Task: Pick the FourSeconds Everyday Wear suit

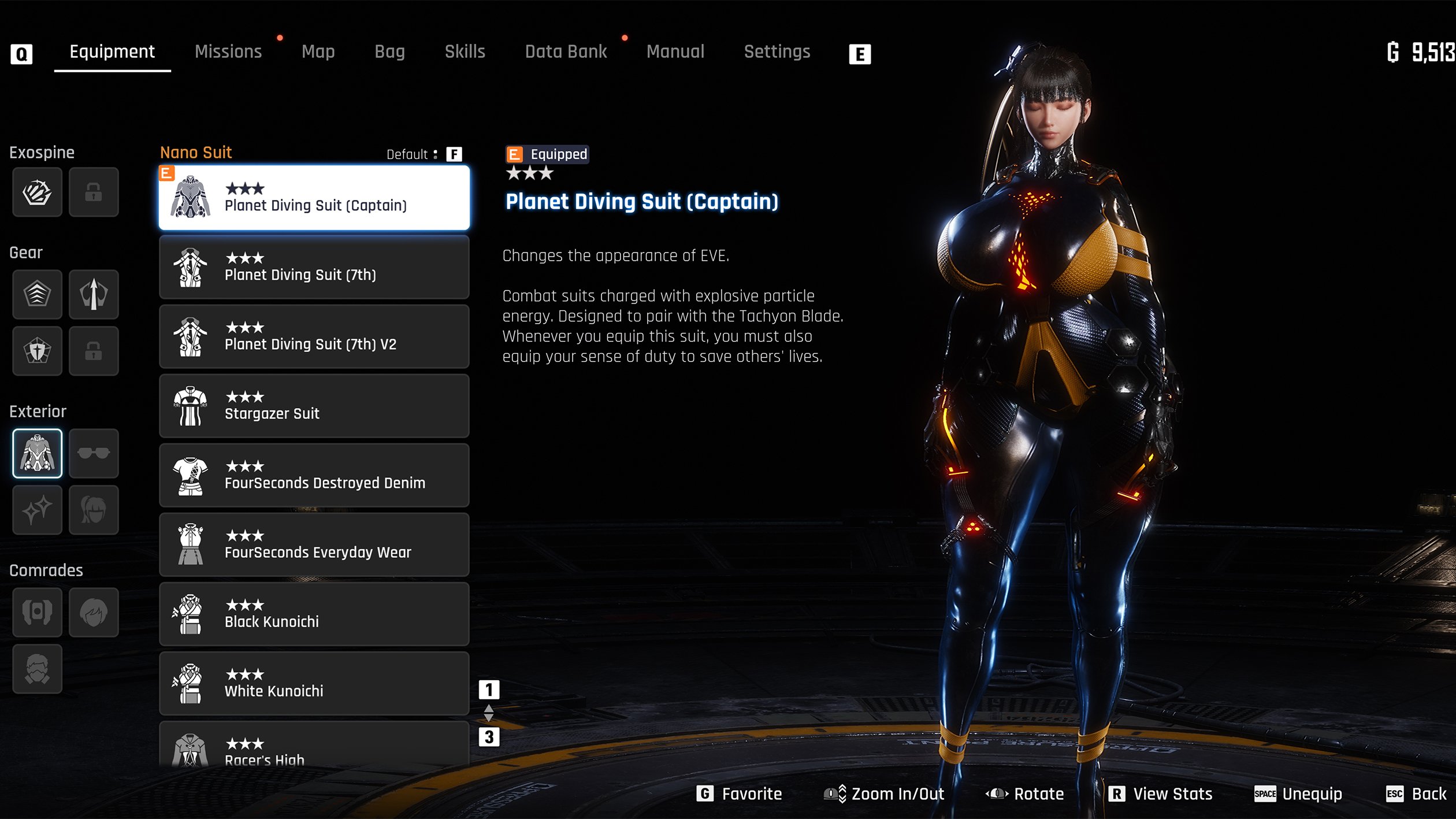Action: coord(314,545)
